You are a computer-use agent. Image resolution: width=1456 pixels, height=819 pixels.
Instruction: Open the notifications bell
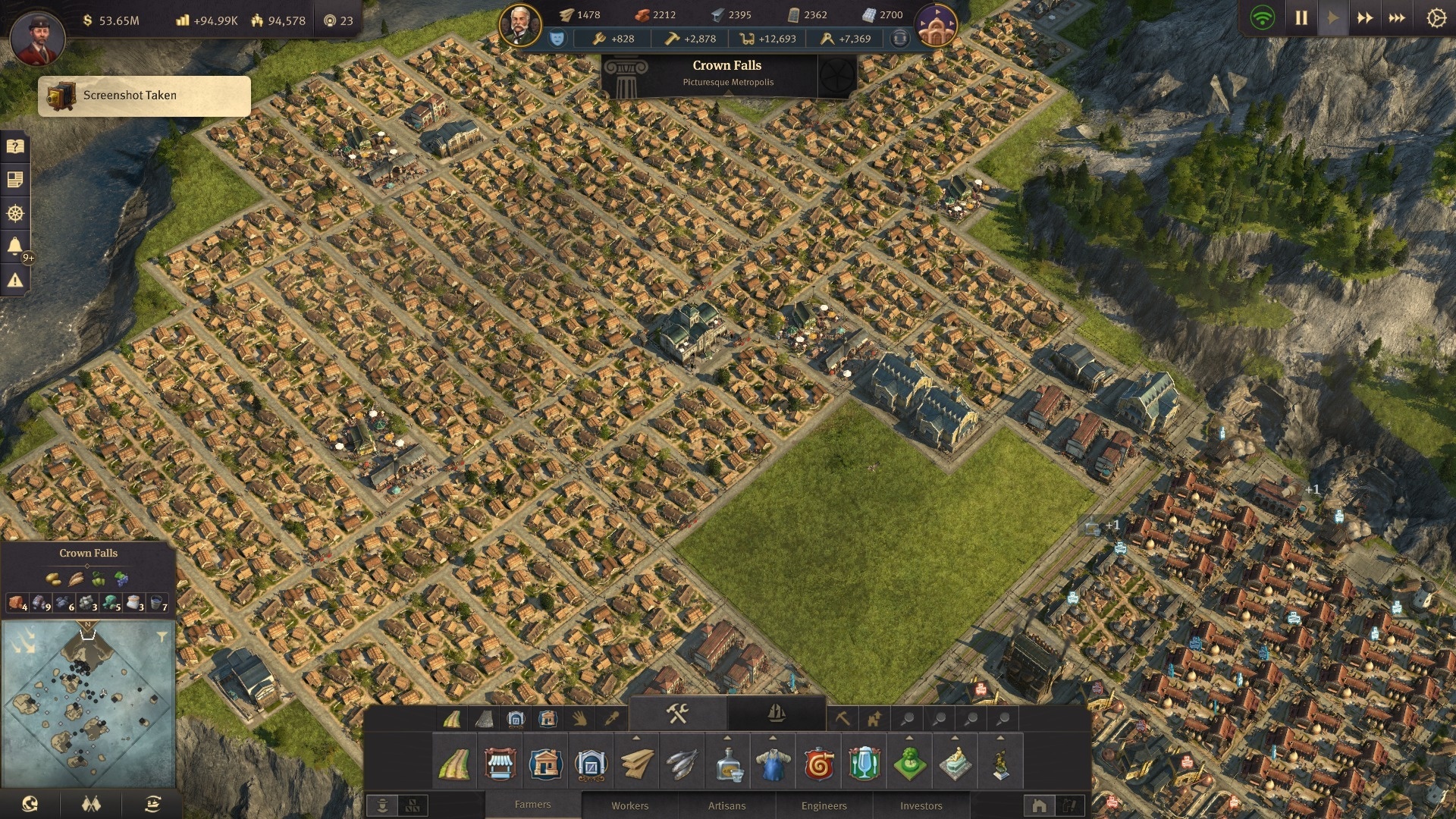15,246
